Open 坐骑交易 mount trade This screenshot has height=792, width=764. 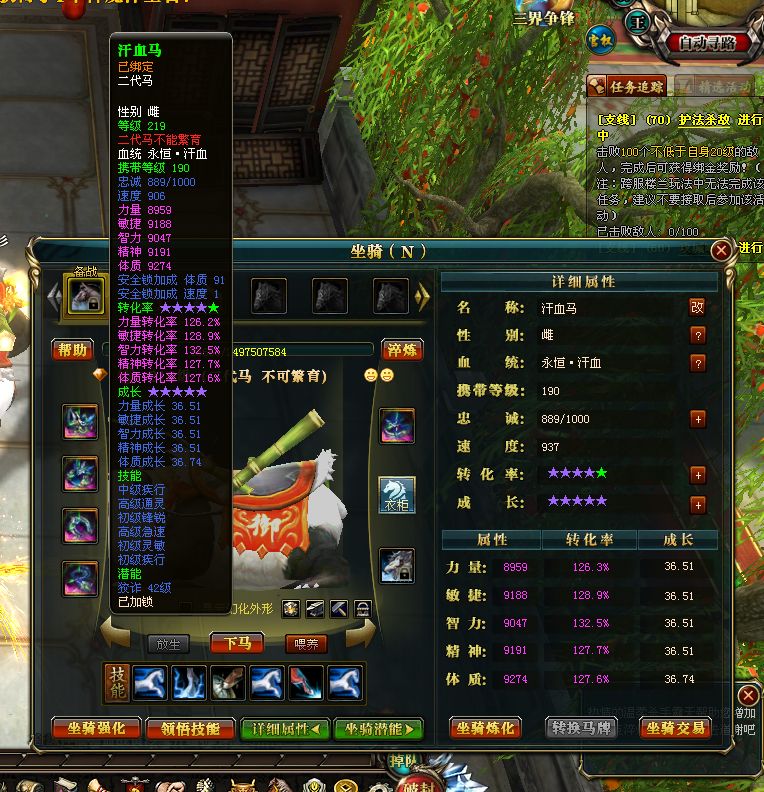click(675, 729)
